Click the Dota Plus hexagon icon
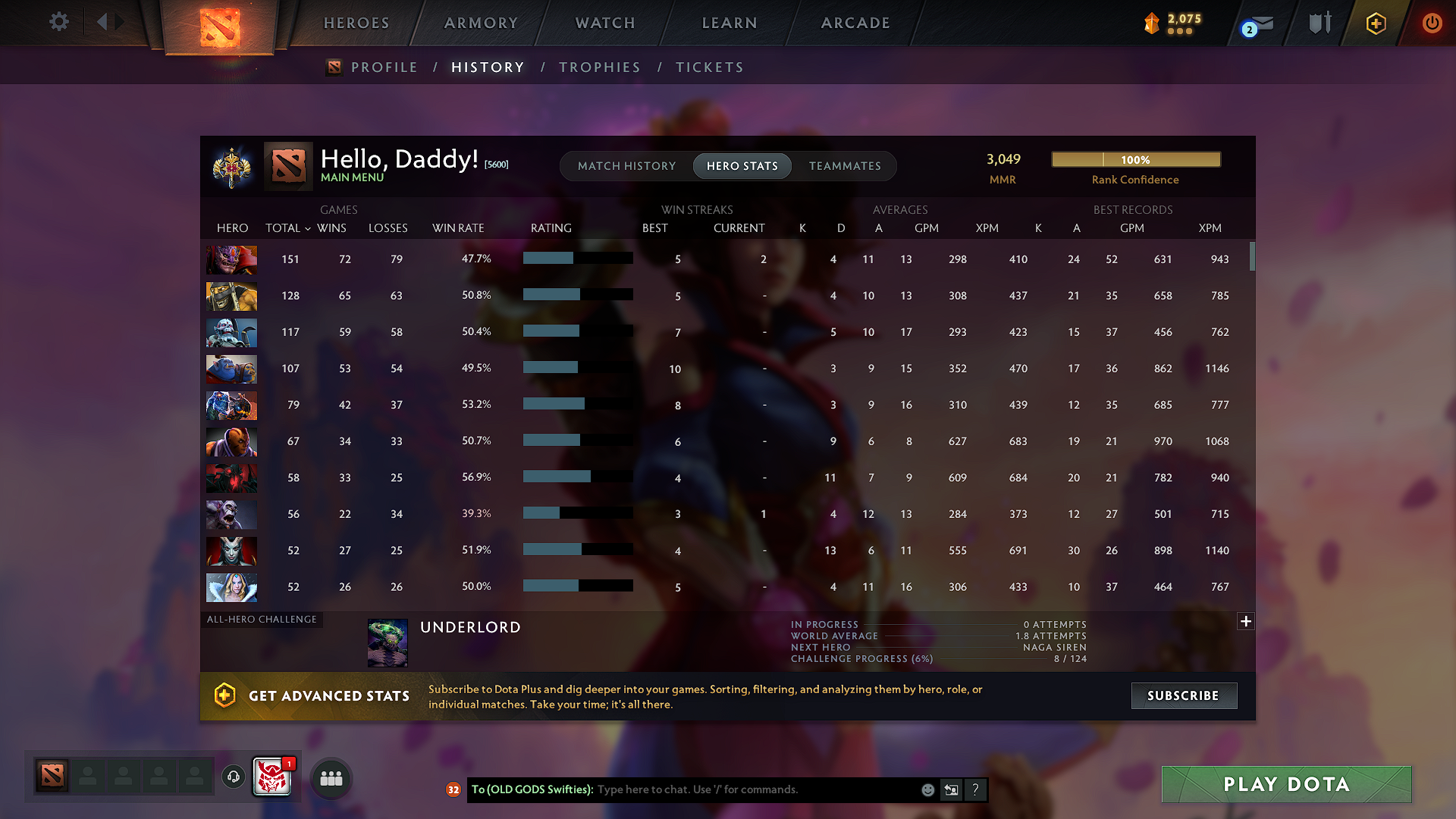The image size is (1456, 819). click(x=1375, y=24)
